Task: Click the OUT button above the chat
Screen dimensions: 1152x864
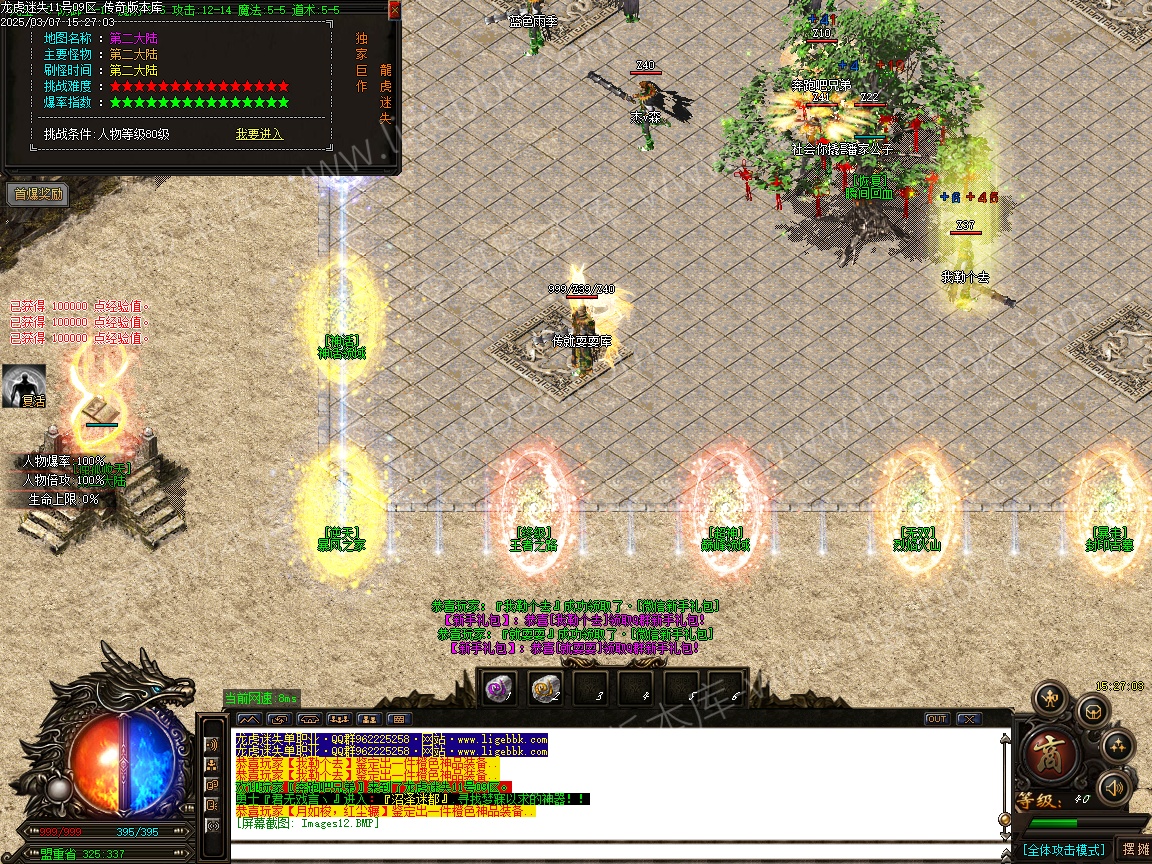Action: (937, 719)
